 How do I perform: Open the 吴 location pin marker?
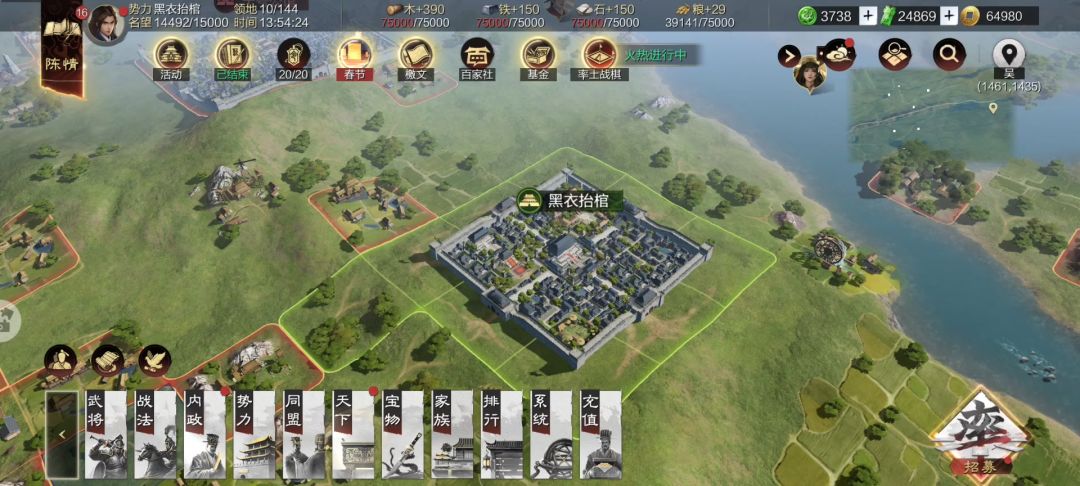1010,54
